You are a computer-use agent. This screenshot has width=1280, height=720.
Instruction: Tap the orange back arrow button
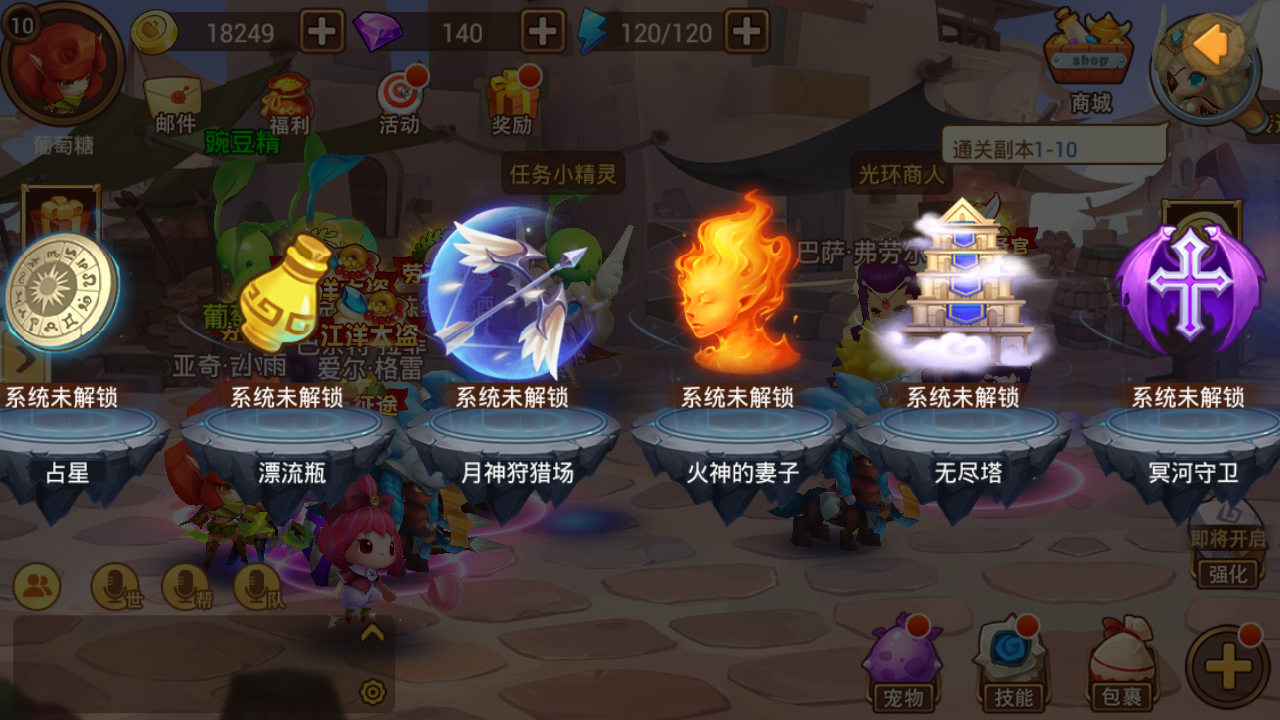pos(1212,44)
